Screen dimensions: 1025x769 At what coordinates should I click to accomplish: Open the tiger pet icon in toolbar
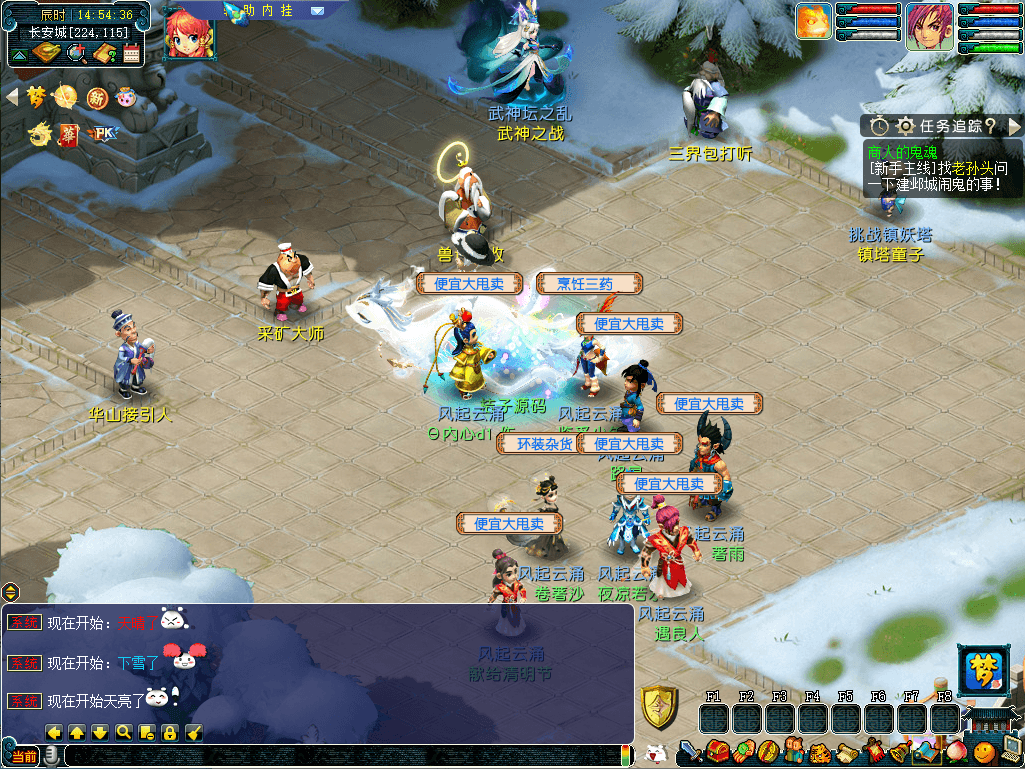[x=818, y=751]
